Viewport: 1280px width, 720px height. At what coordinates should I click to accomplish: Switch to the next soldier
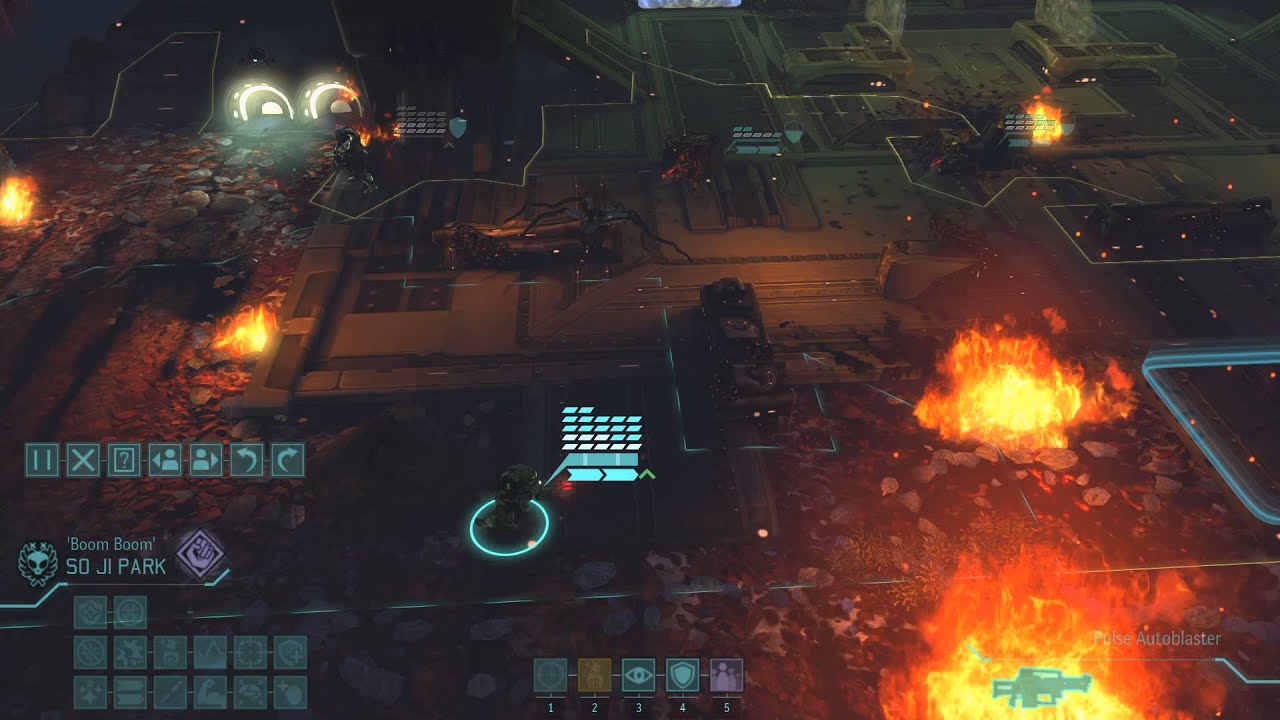coord(205,460)
